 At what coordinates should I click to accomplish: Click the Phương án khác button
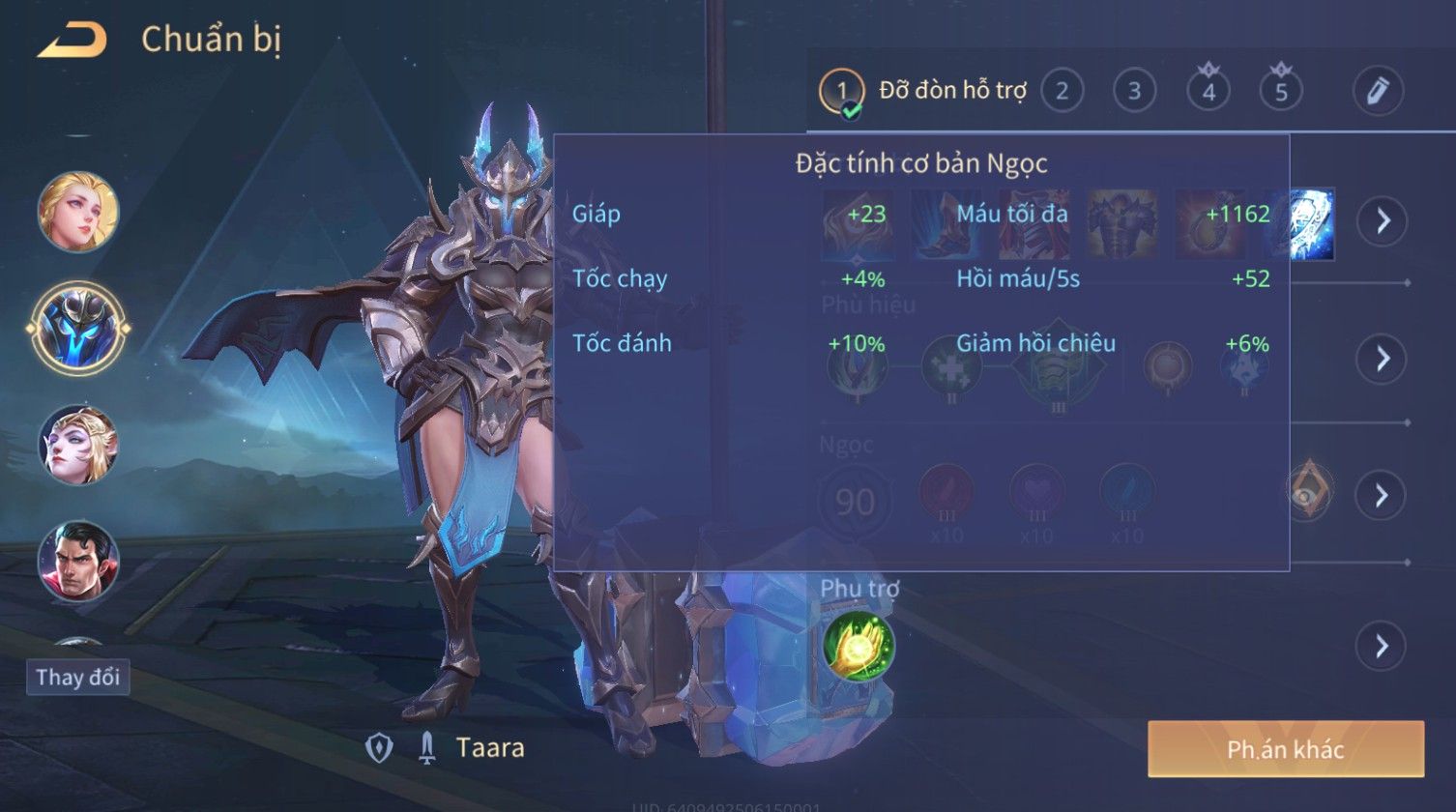pyautogui.click(x=1285, y=749)
